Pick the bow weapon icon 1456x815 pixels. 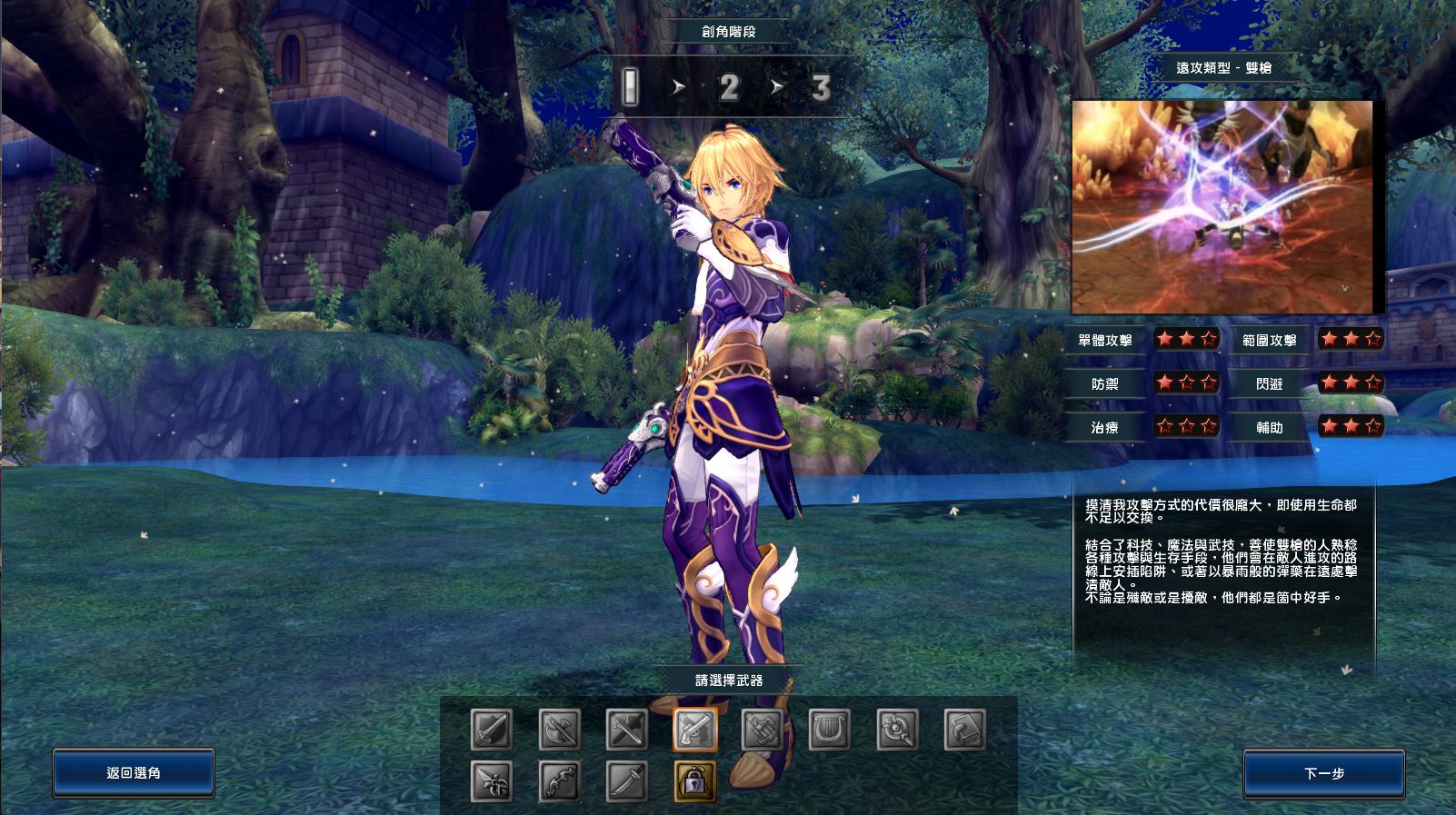(x=559, y=781)
